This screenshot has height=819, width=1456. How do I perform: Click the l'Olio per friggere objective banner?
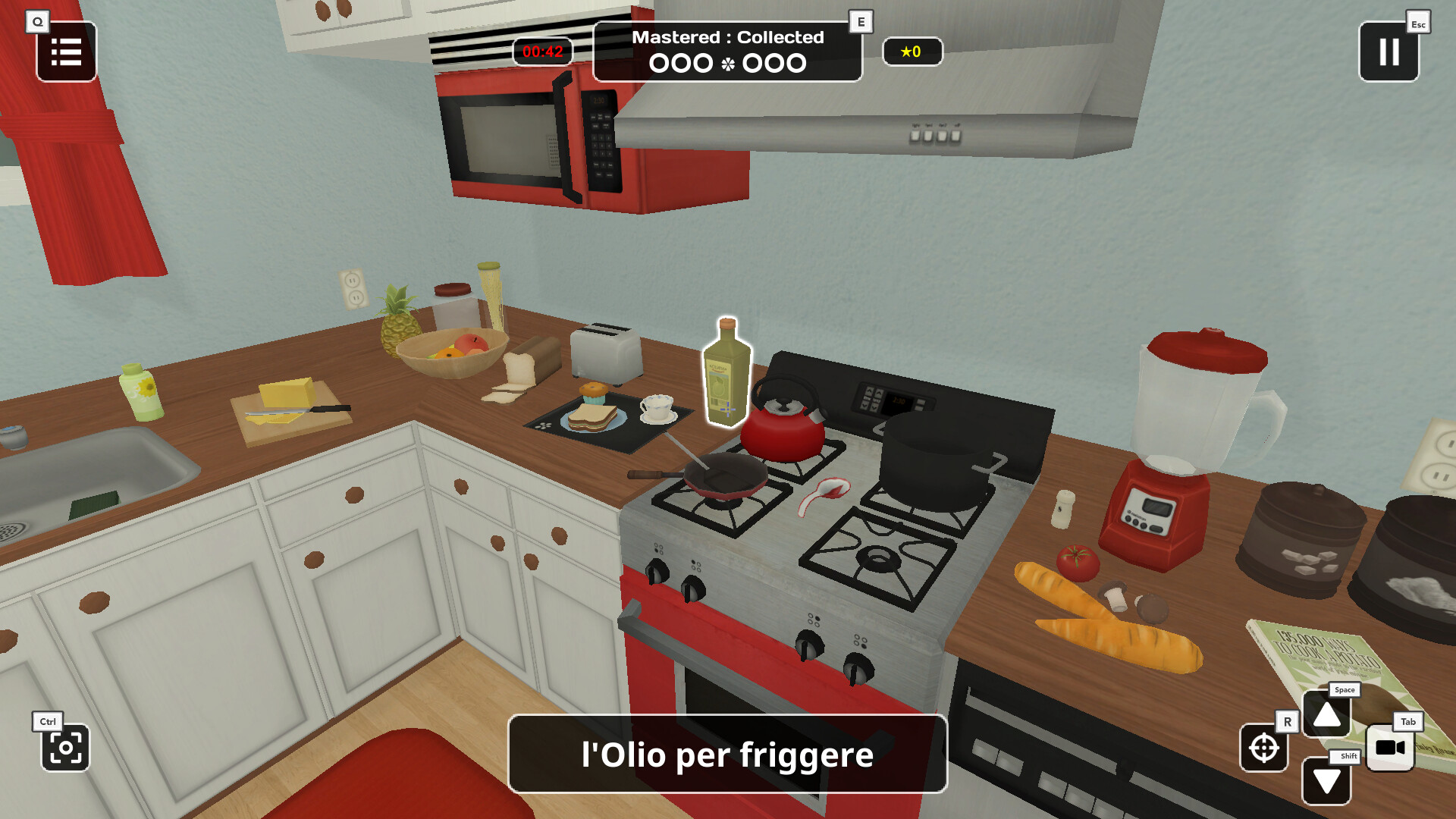tap(726, 754)
